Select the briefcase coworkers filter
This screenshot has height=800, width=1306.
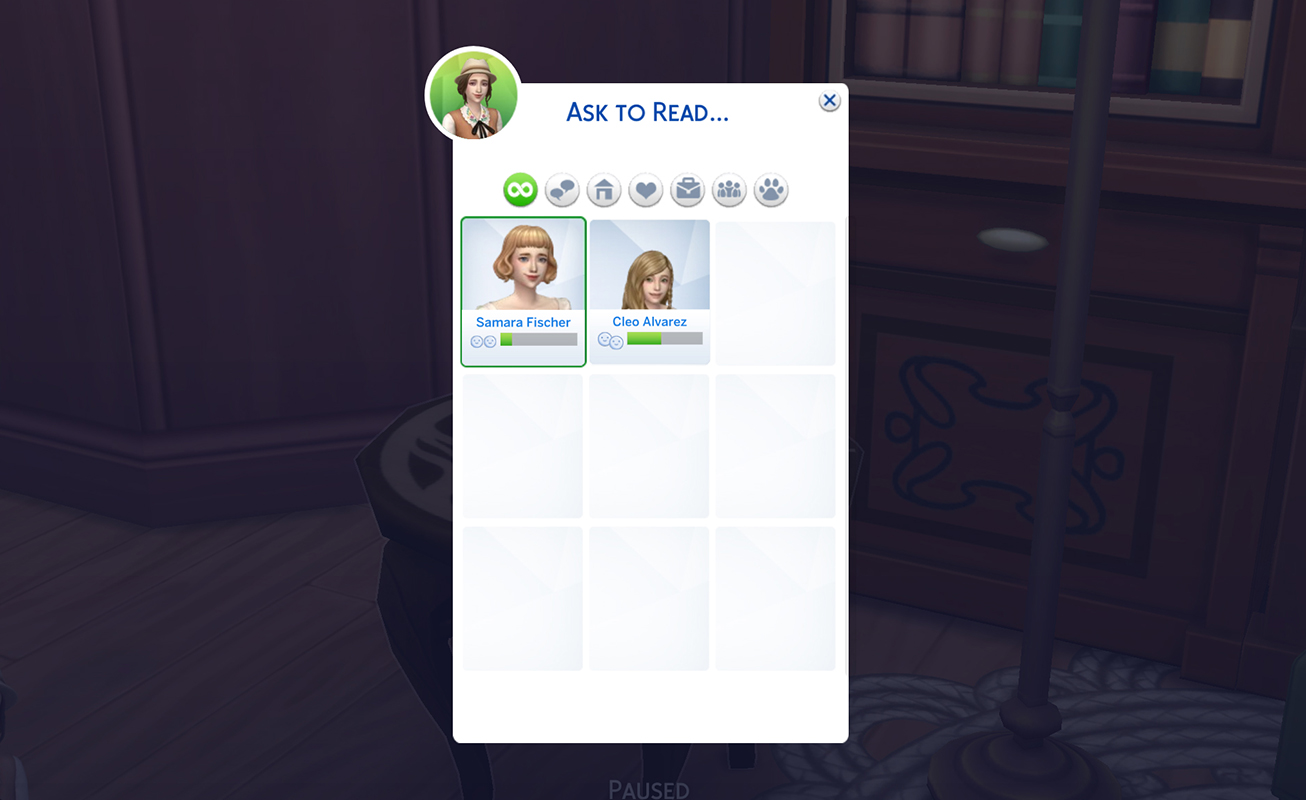coord(687,189)
